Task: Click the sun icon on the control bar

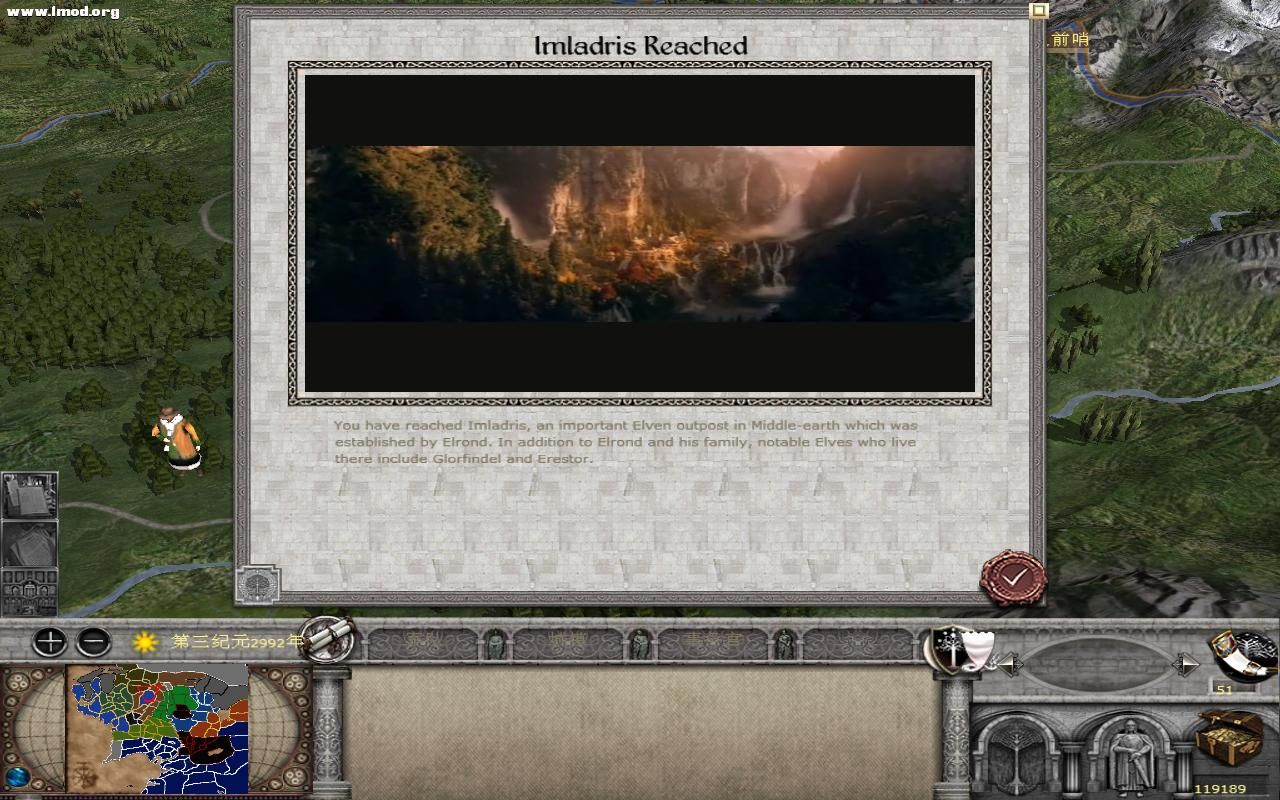Action: pos(143,643)
